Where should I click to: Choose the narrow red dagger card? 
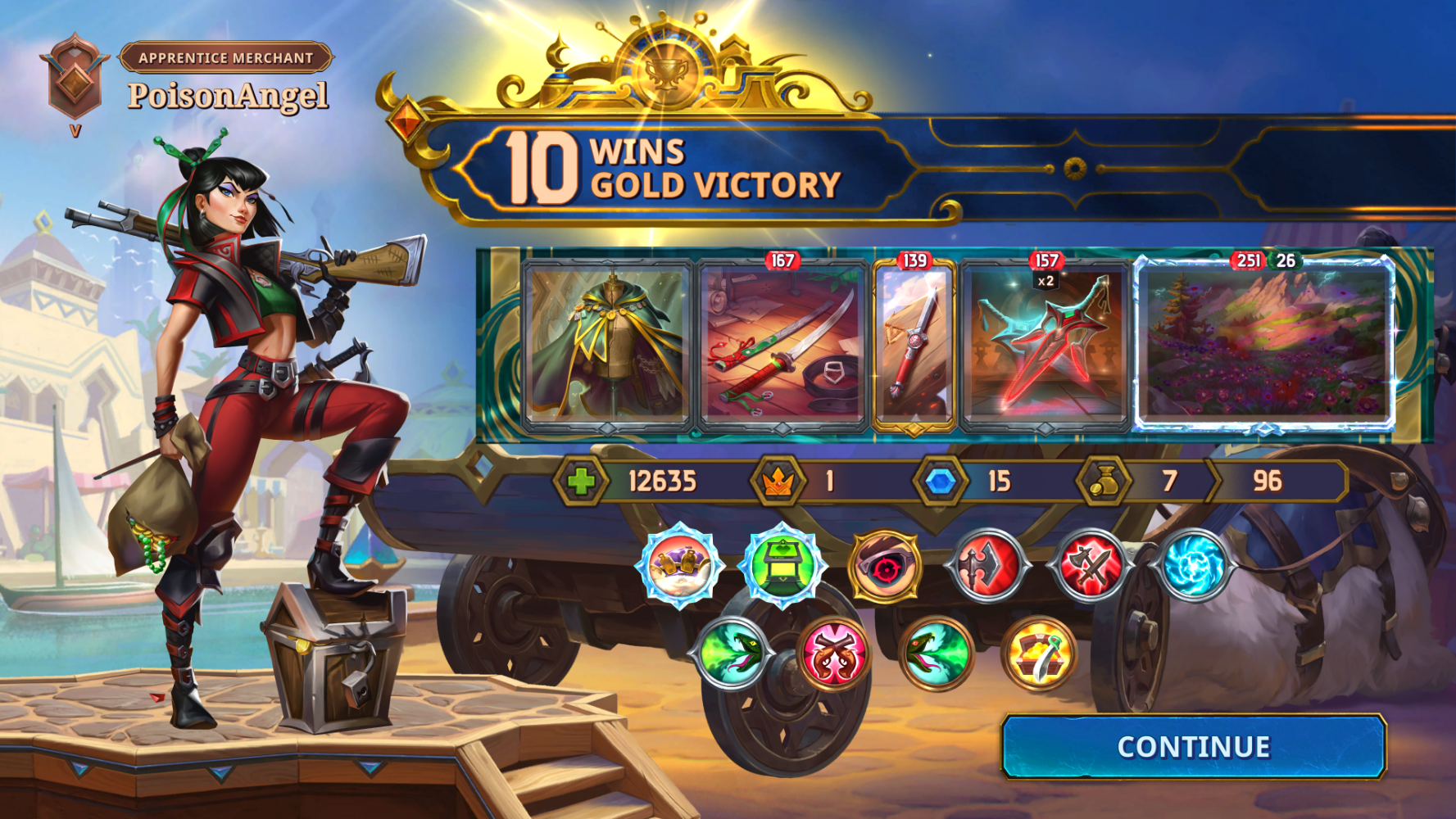click(914, 346)
